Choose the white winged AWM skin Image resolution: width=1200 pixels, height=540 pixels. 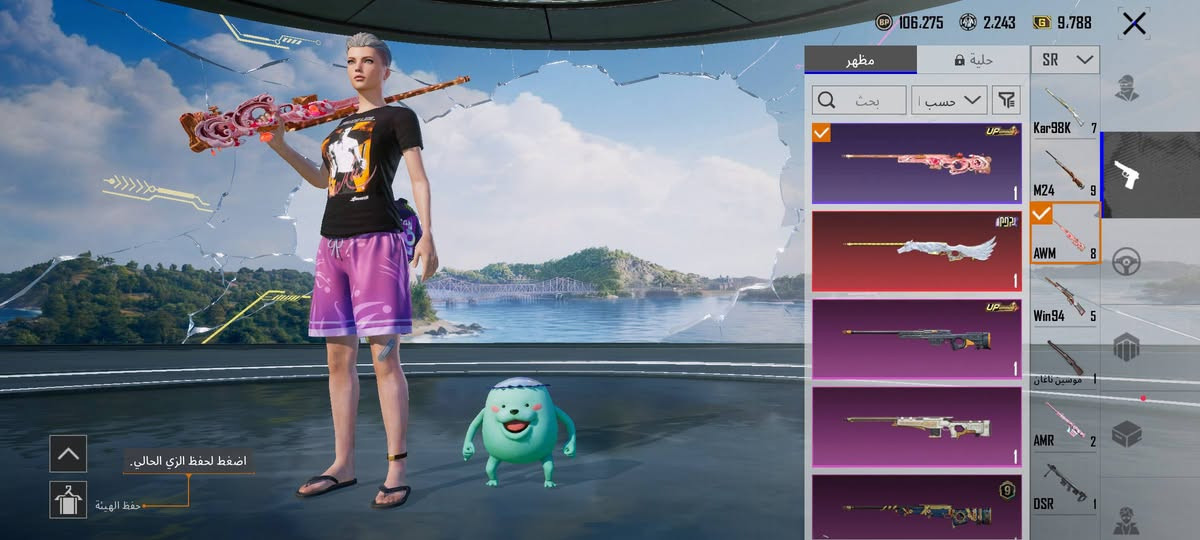click(x=917, y=250)
